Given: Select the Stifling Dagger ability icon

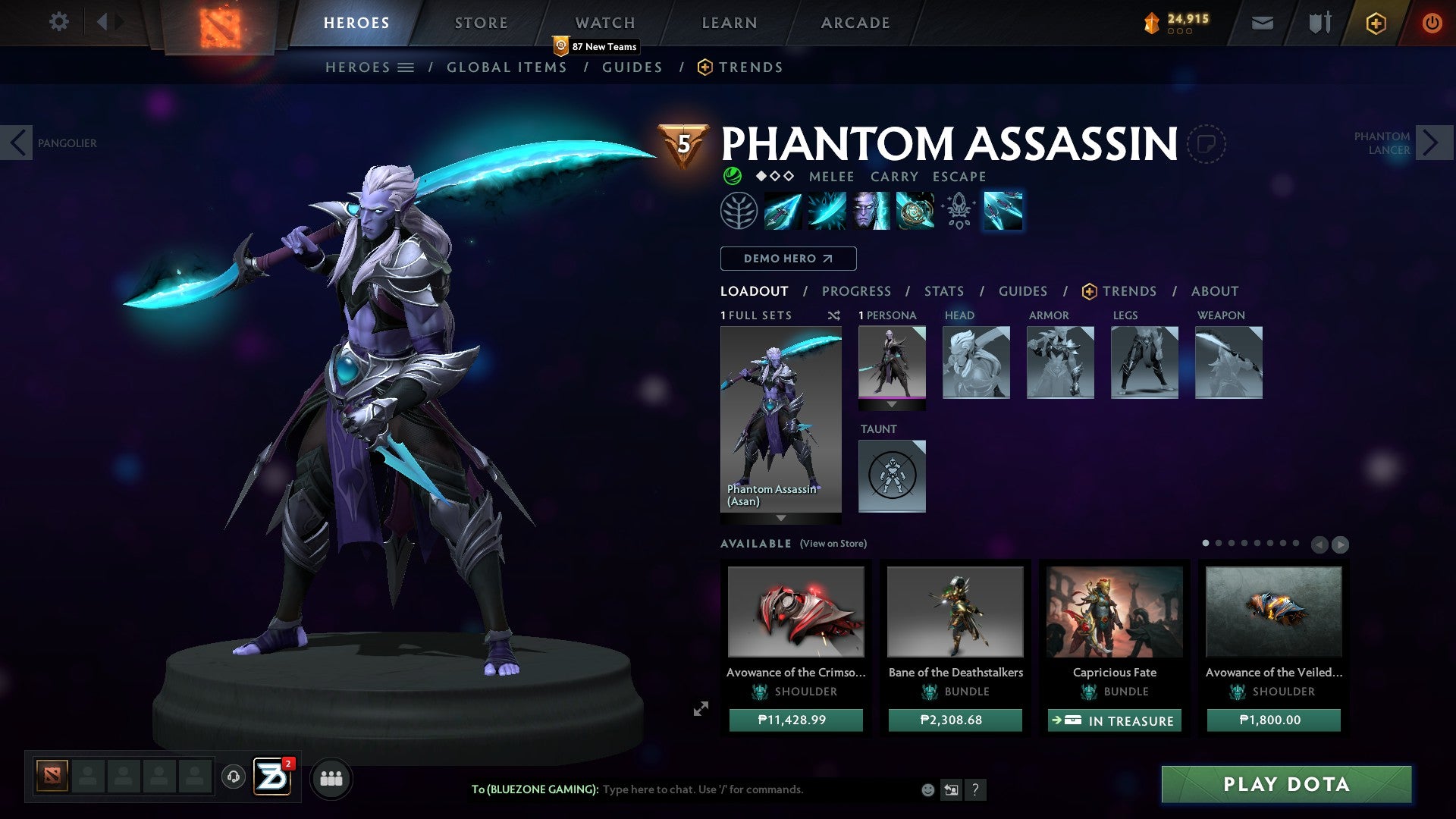Looking at the screenshot, I should 783,211.
